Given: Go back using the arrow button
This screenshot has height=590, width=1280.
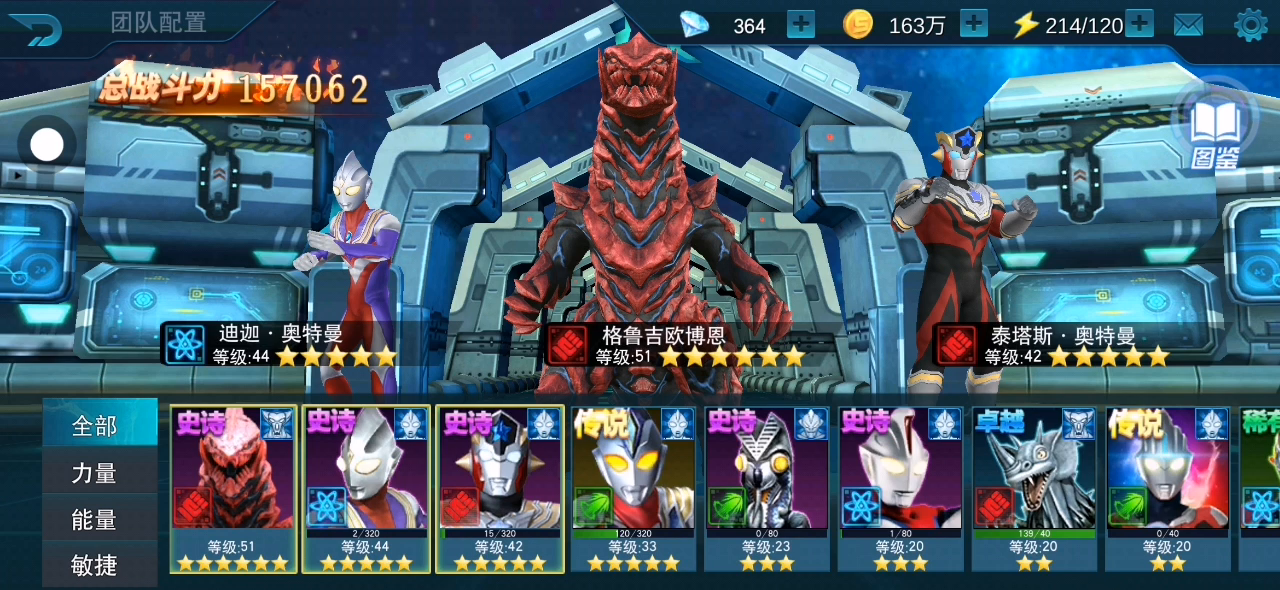Looking at the screenshot, I should click(x=35, y=27).
